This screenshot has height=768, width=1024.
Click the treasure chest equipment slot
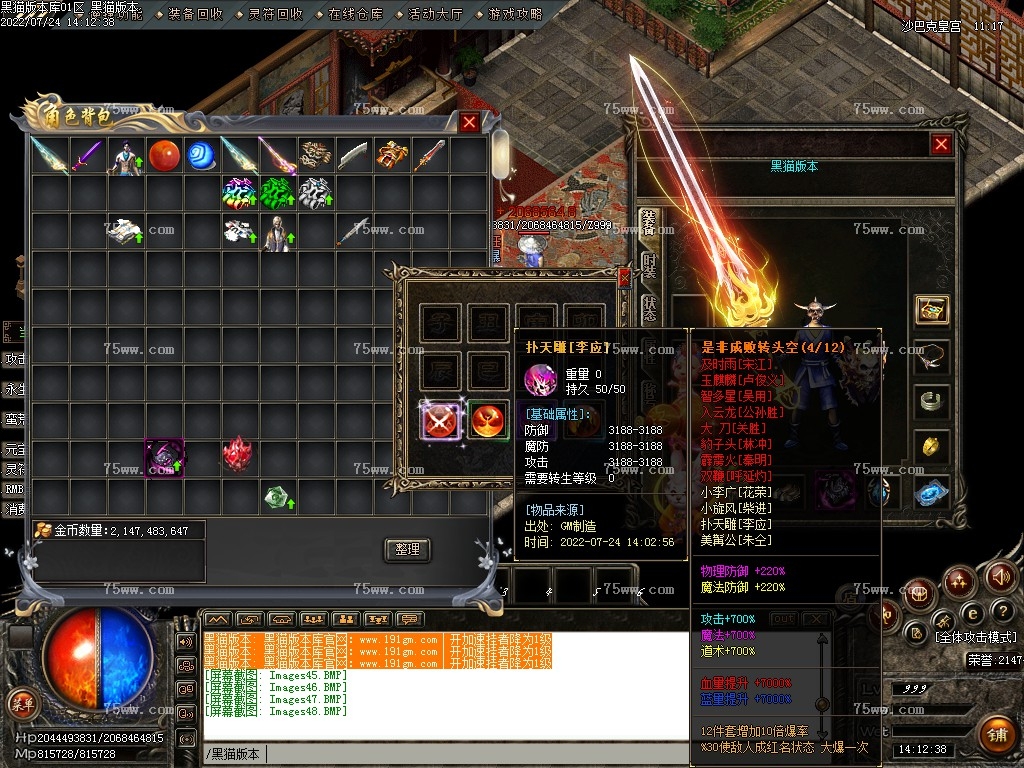[932, 309]
